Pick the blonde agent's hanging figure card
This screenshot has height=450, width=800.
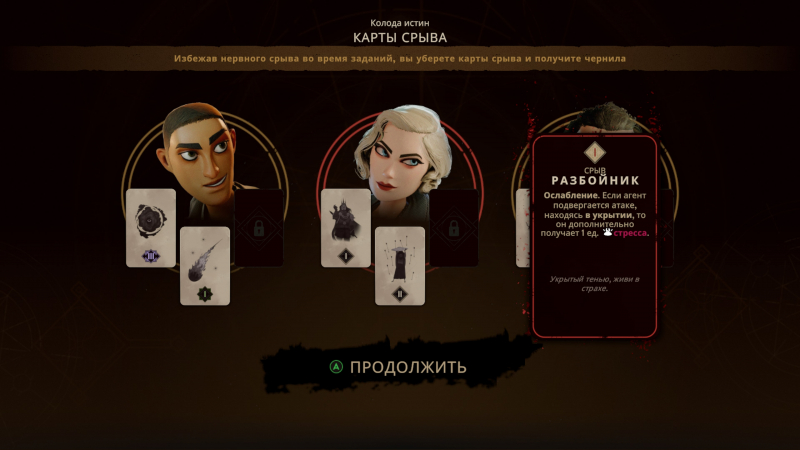(400, 265)
